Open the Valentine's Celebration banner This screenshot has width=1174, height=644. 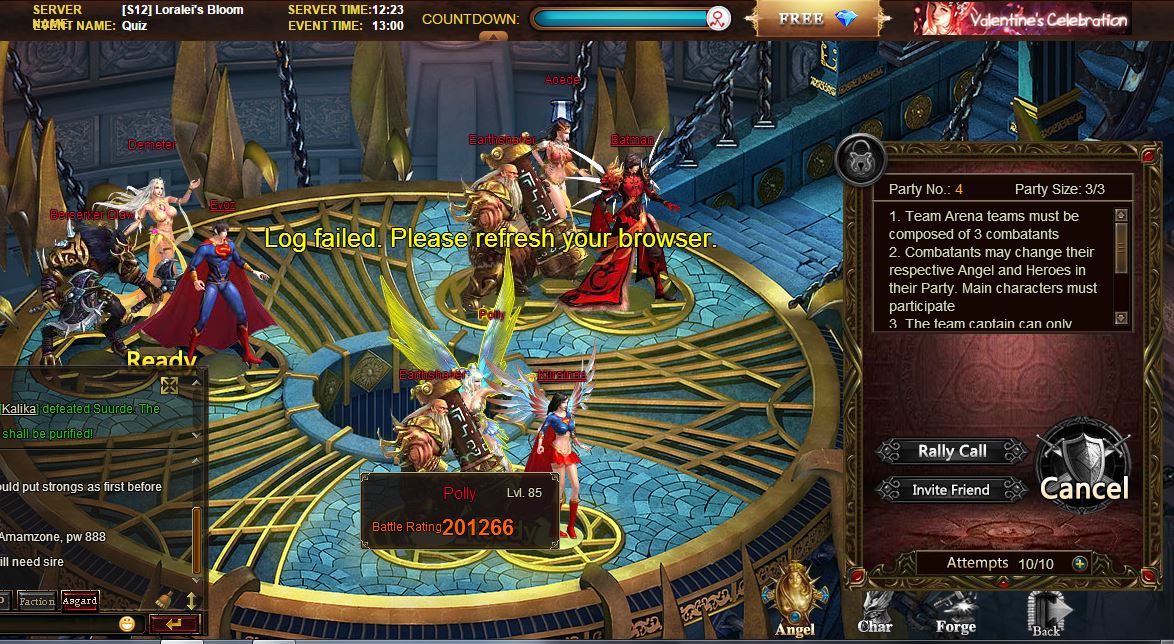pyautogui.click(x=1022, y=19)
